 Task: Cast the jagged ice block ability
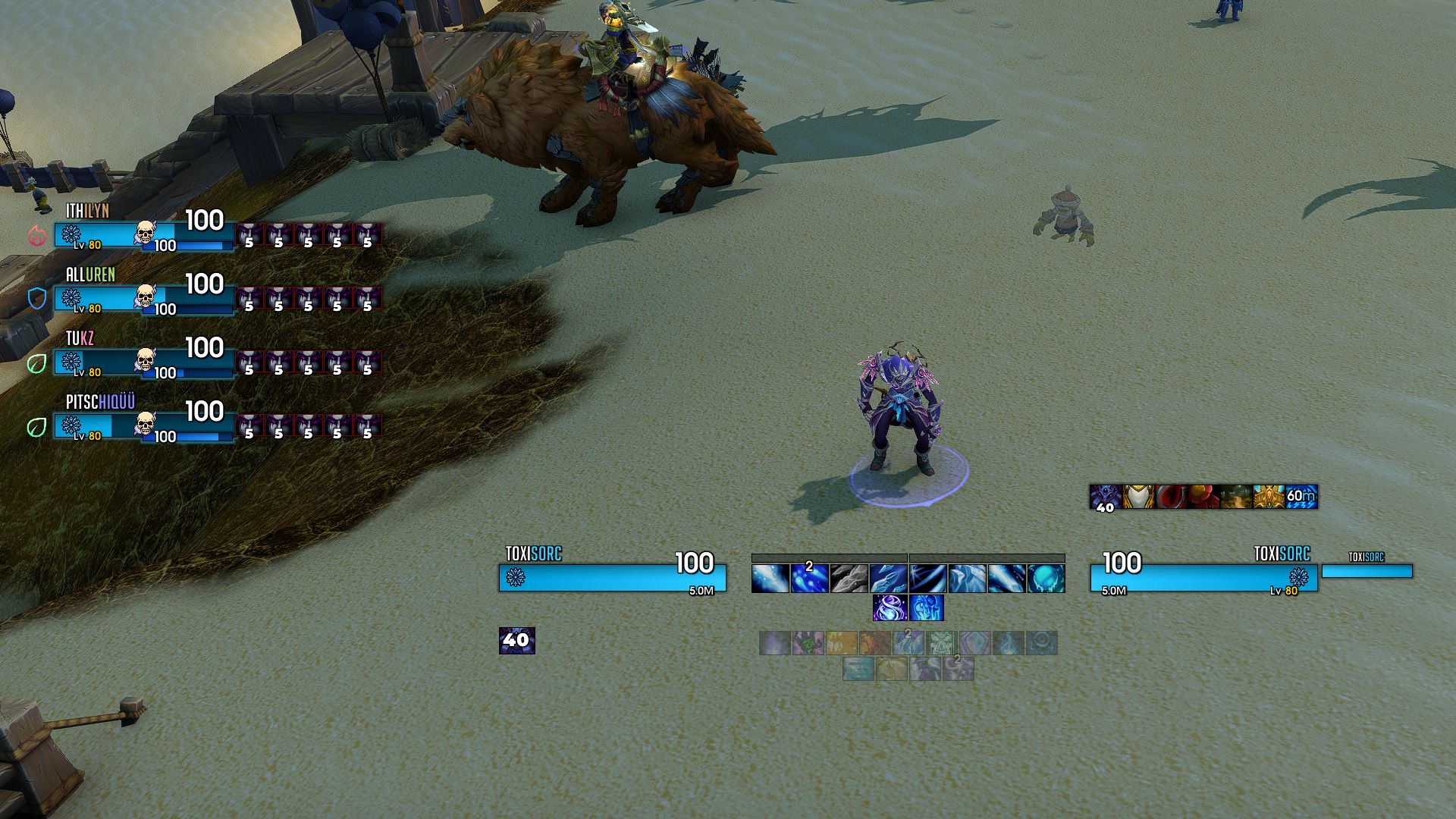coord(968,579)
